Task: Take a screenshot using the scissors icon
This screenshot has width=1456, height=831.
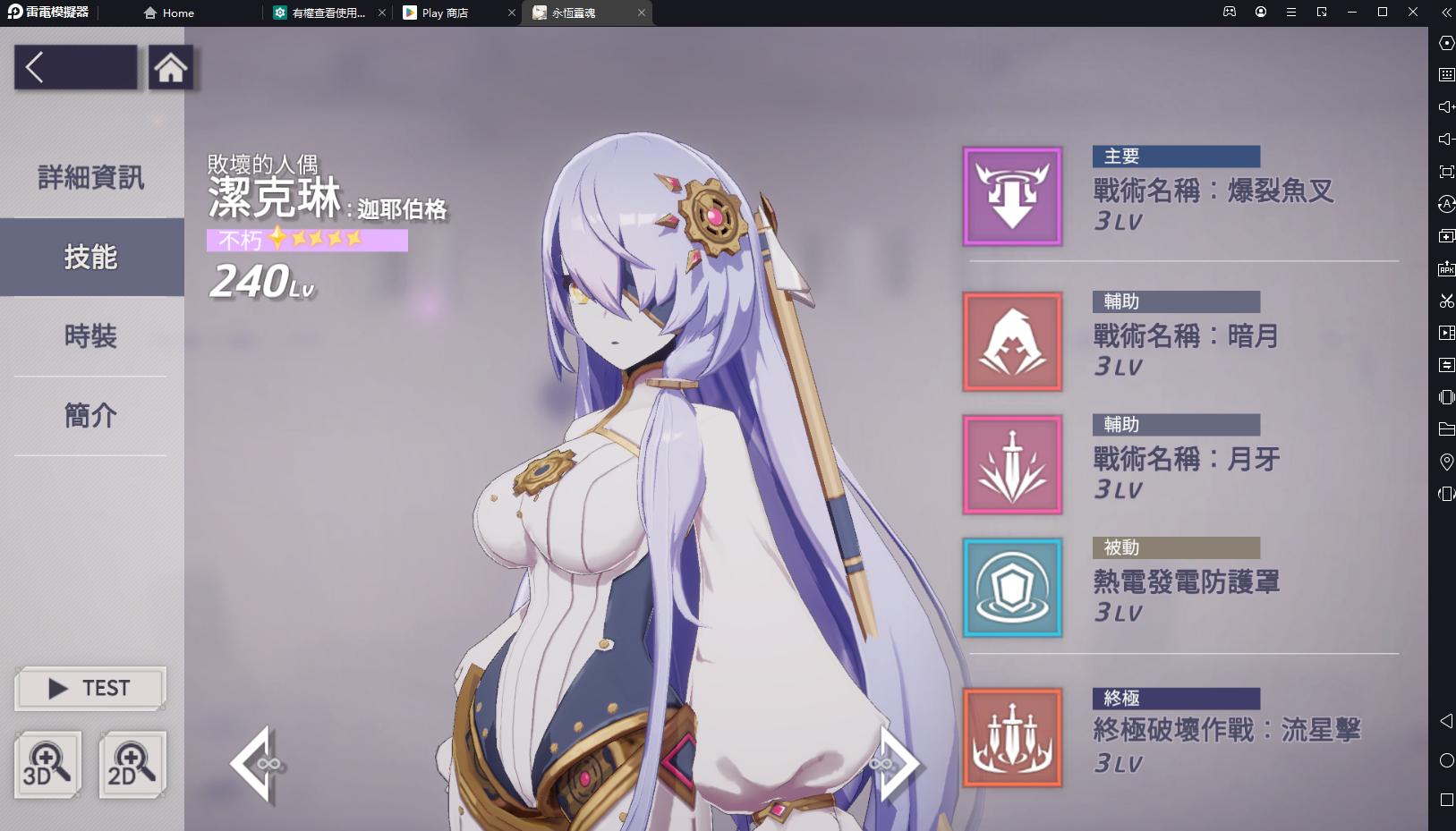Action: 1447,301
